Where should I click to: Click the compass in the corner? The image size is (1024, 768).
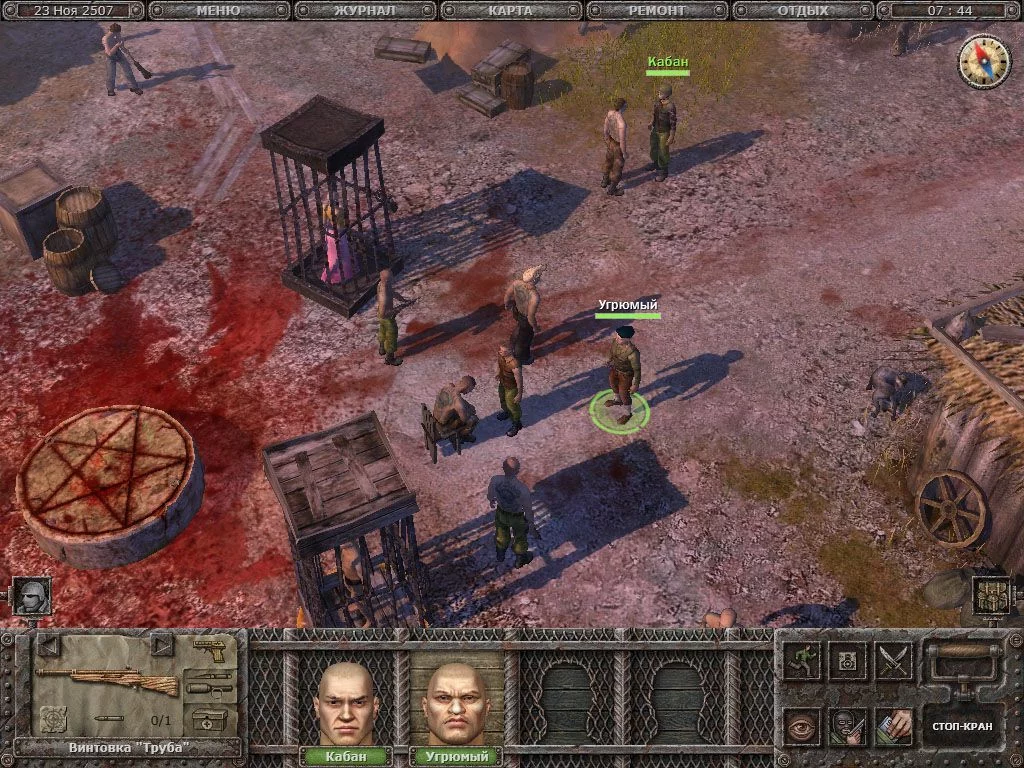pos(984,61)
